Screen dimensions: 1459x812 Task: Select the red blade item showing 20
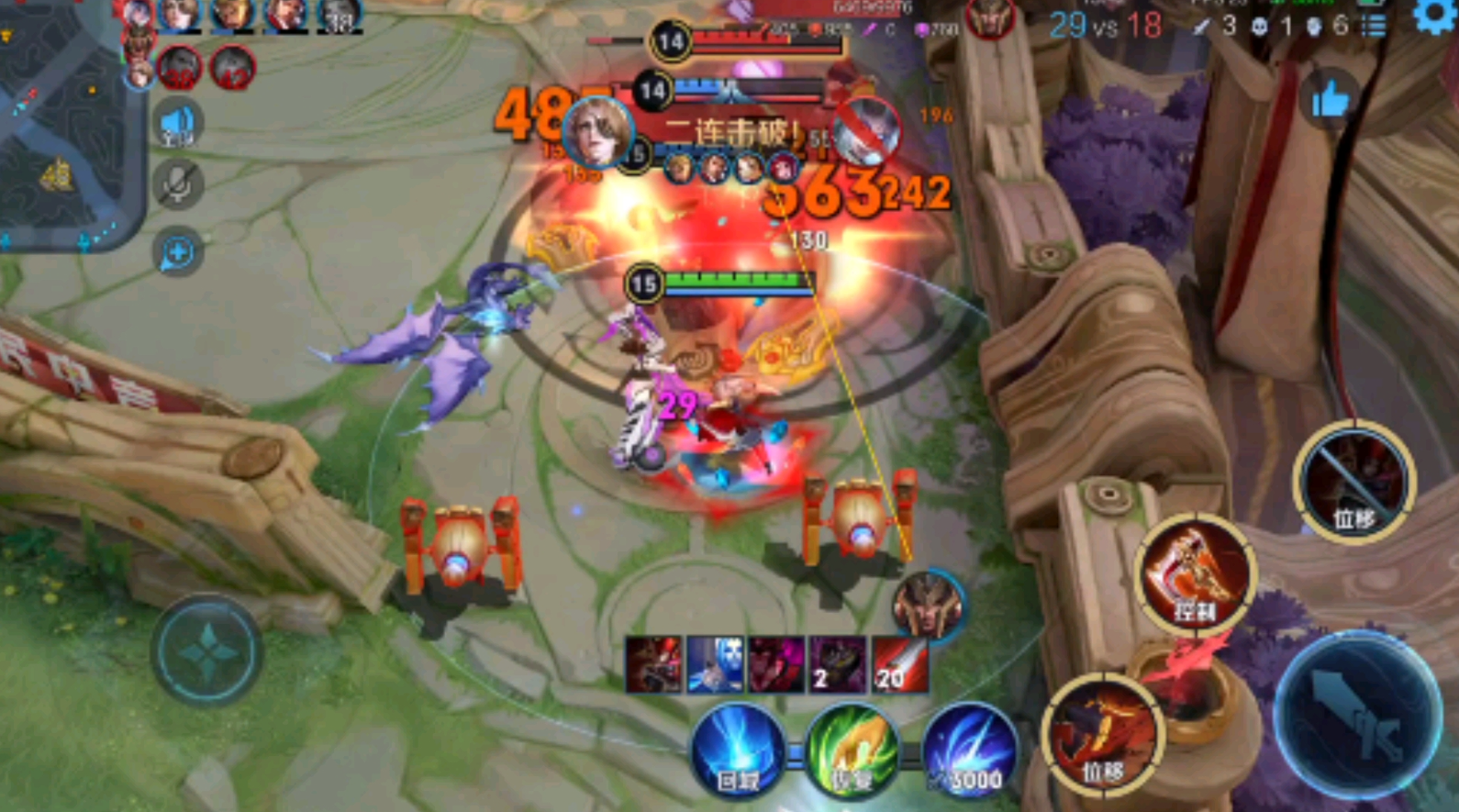click(x=899, y=664)
